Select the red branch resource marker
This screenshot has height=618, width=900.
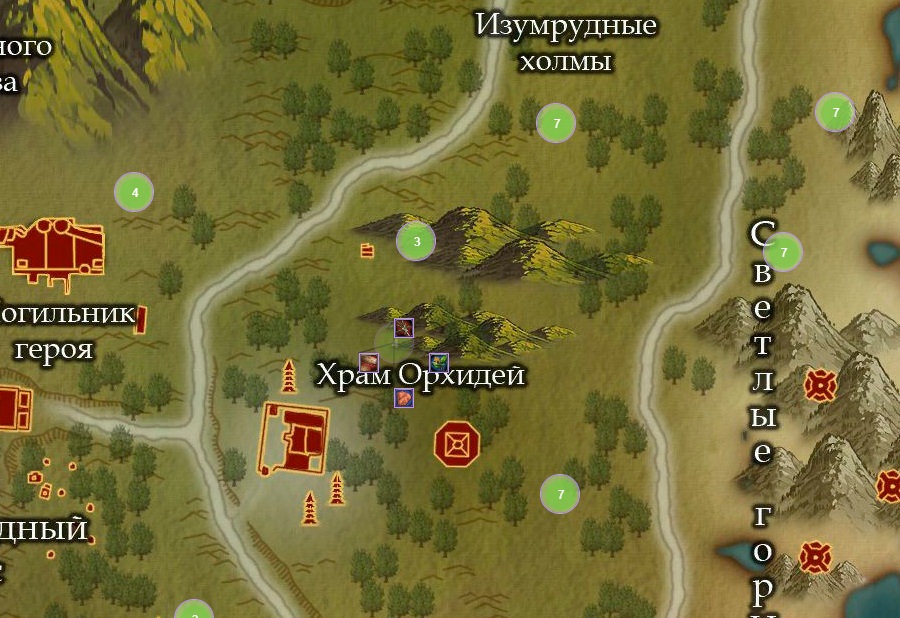pyautogui.click(x=403, y=328)
